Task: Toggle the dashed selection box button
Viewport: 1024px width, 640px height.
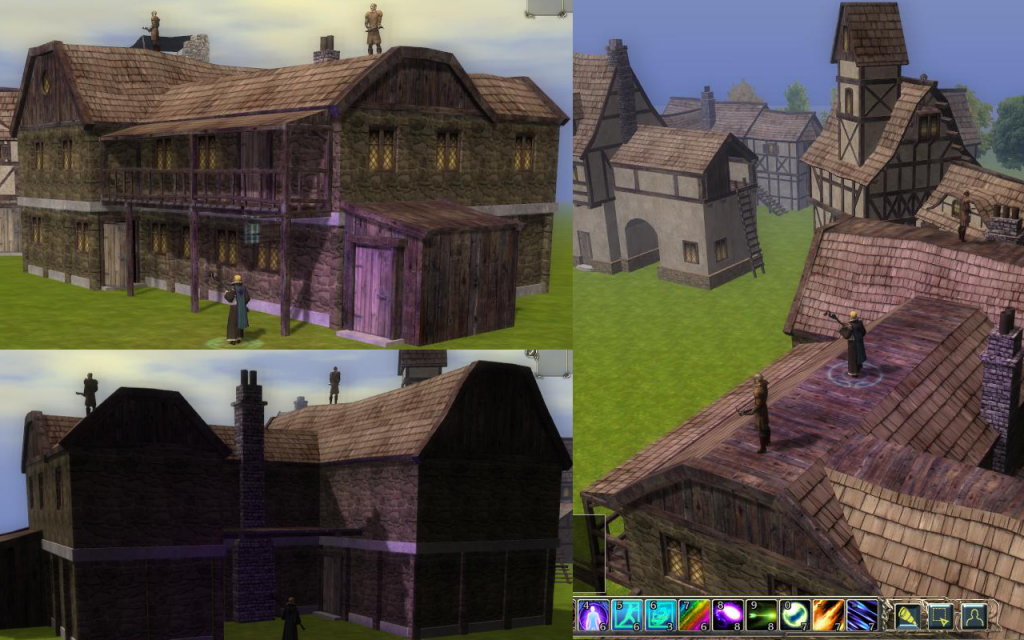Action: pos(941,615)
